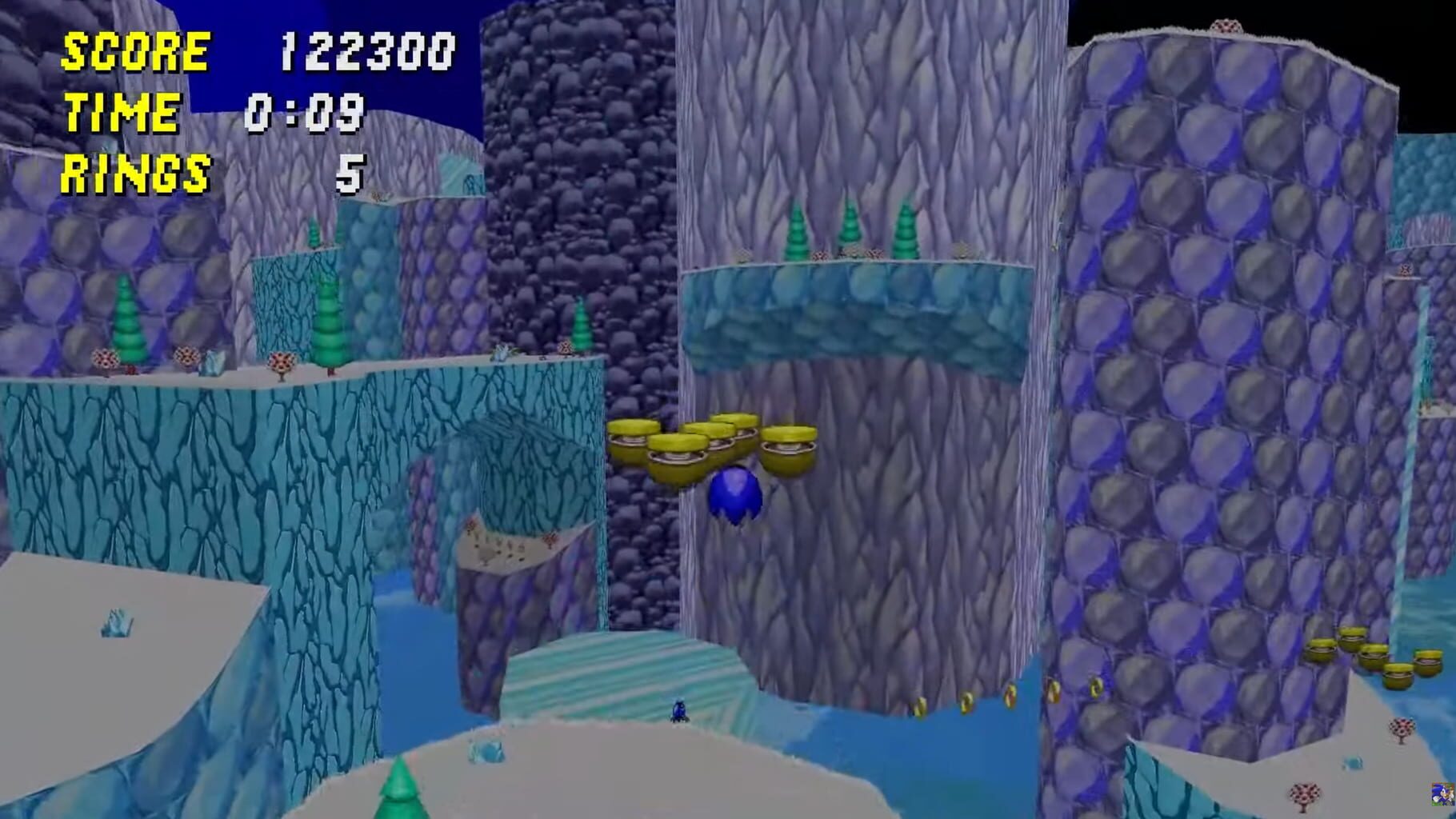Click the small ice shard at bottom center

[x=486, y=752]
